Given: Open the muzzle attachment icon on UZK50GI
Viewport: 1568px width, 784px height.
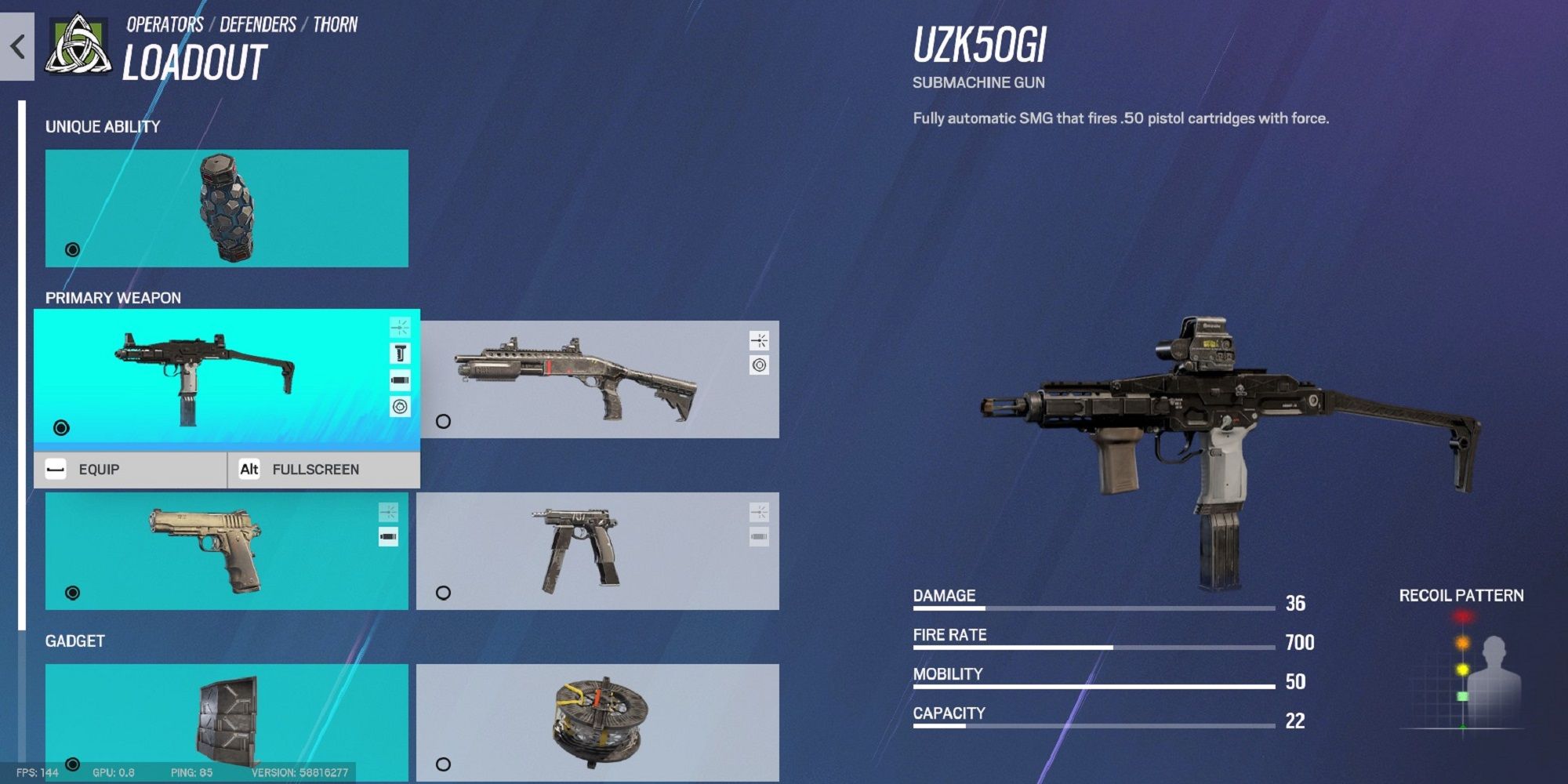Looking at the screenshot, I should (401, 329).
